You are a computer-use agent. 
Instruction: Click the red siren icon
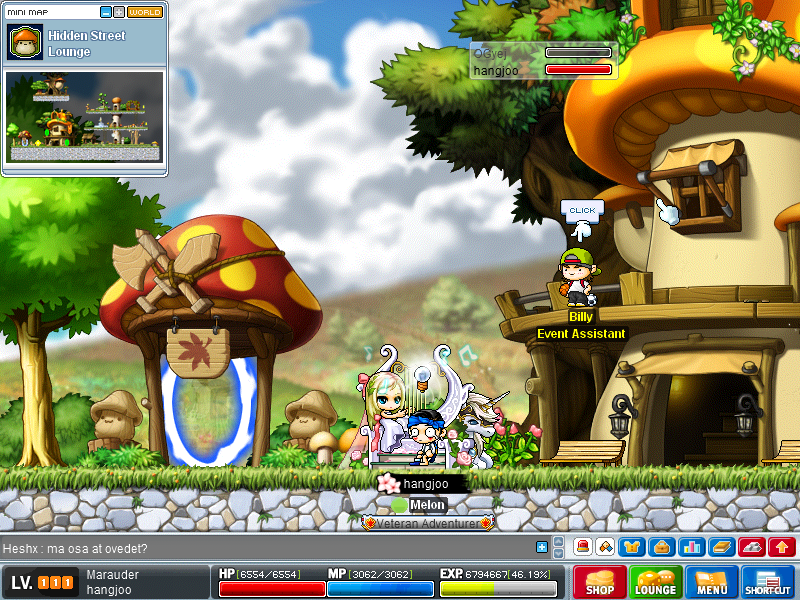(583, 547)
